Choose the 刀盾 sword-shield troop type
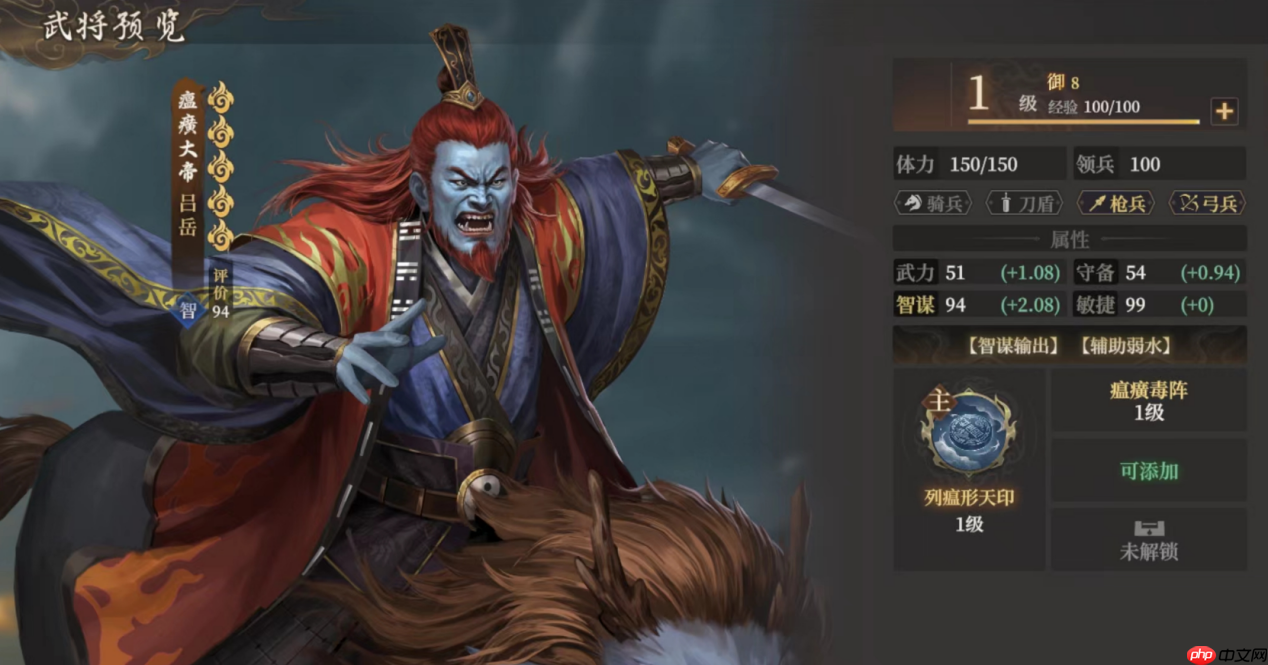 [x=1024, y=203]
